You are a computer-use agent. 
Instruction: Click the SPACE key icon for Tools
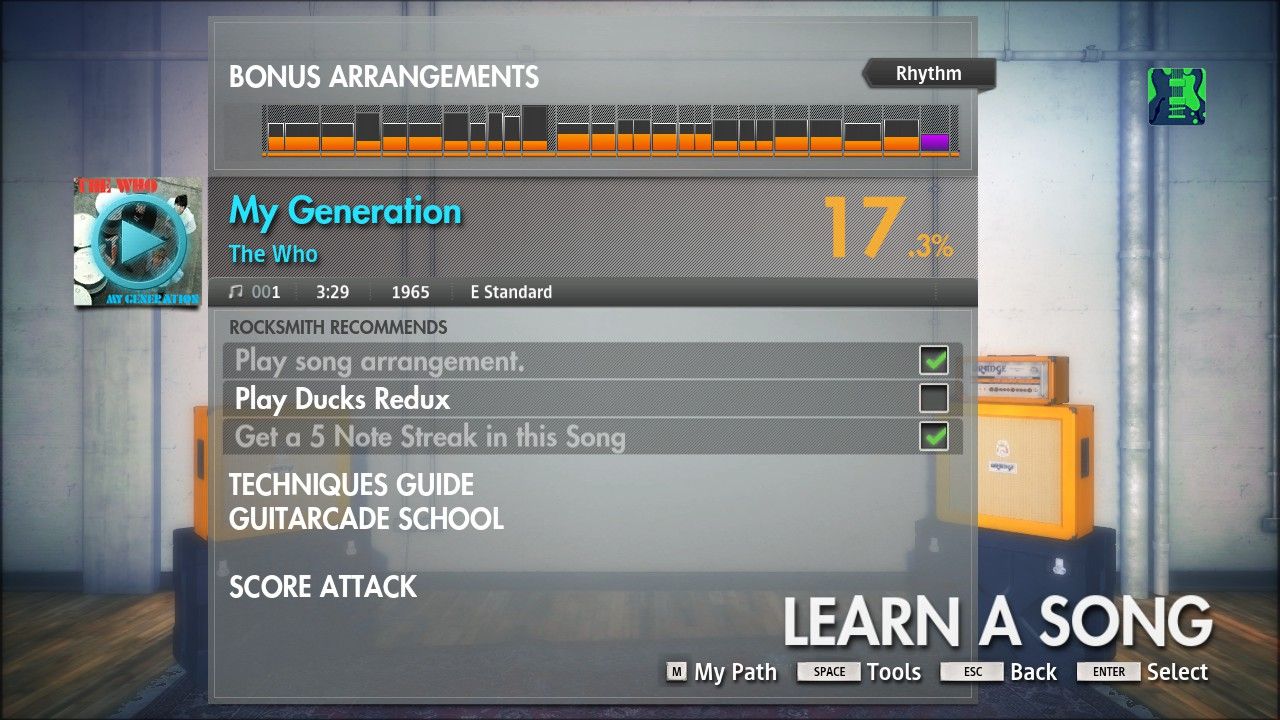(x=828, y=672)
